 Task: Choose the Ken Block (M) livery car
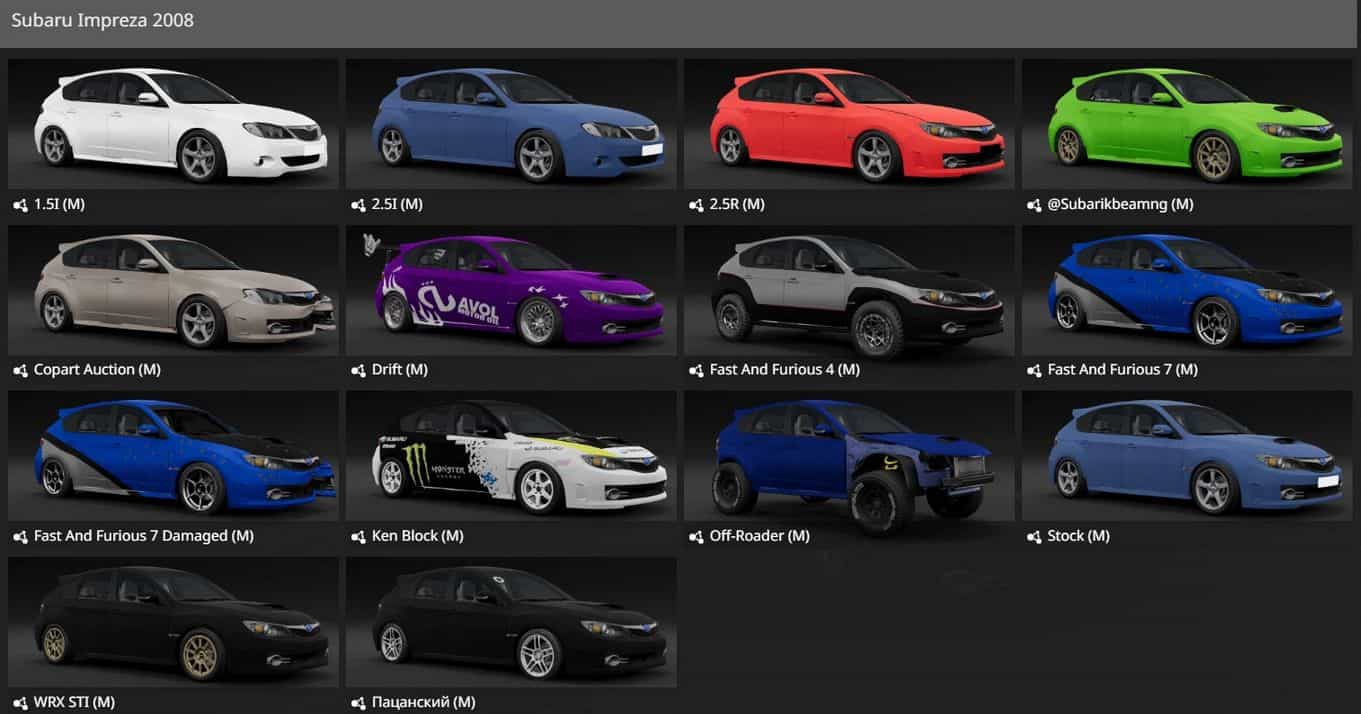[x=511, y=456]
